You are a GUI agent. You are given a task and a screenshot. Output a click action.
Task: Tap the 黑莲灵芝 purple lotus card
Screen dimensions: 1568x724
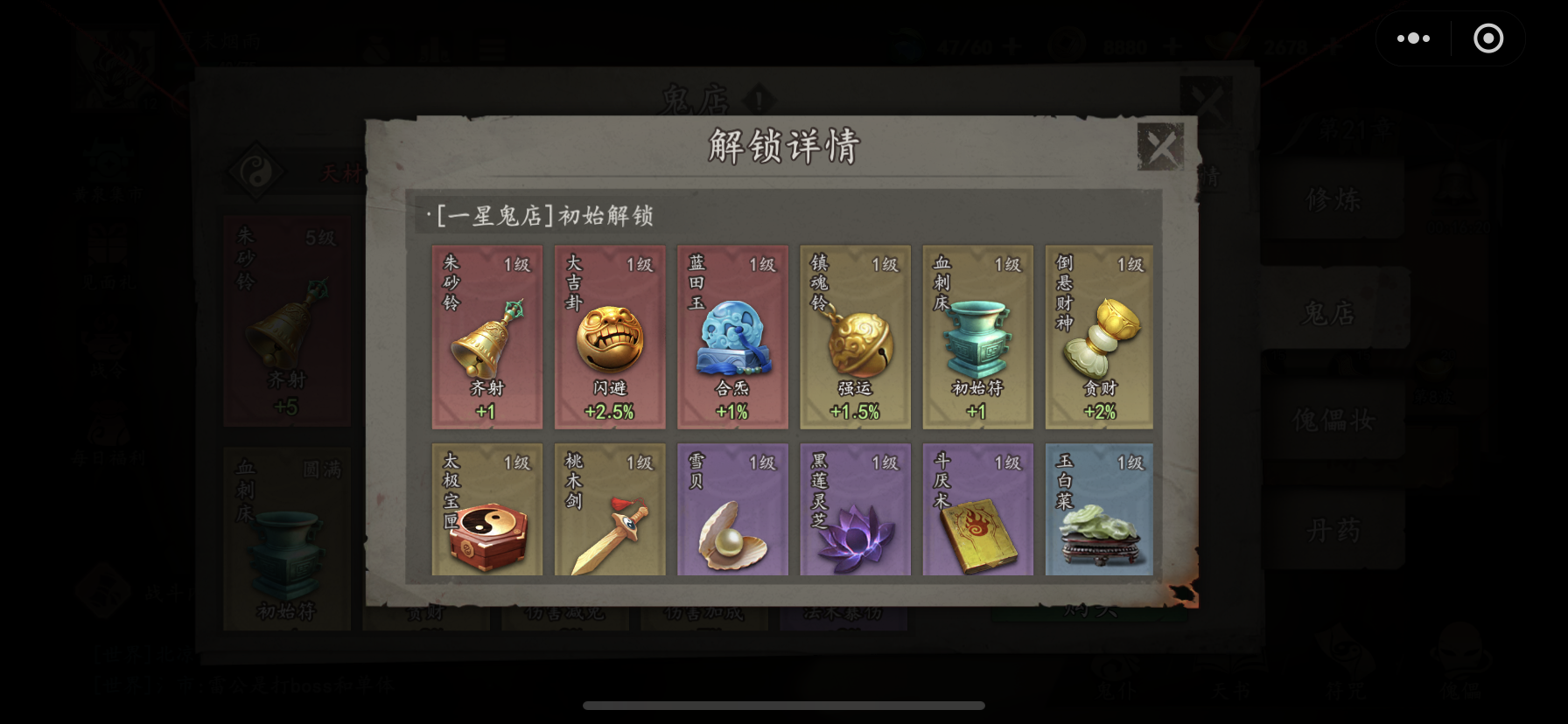tap(855, 510)
